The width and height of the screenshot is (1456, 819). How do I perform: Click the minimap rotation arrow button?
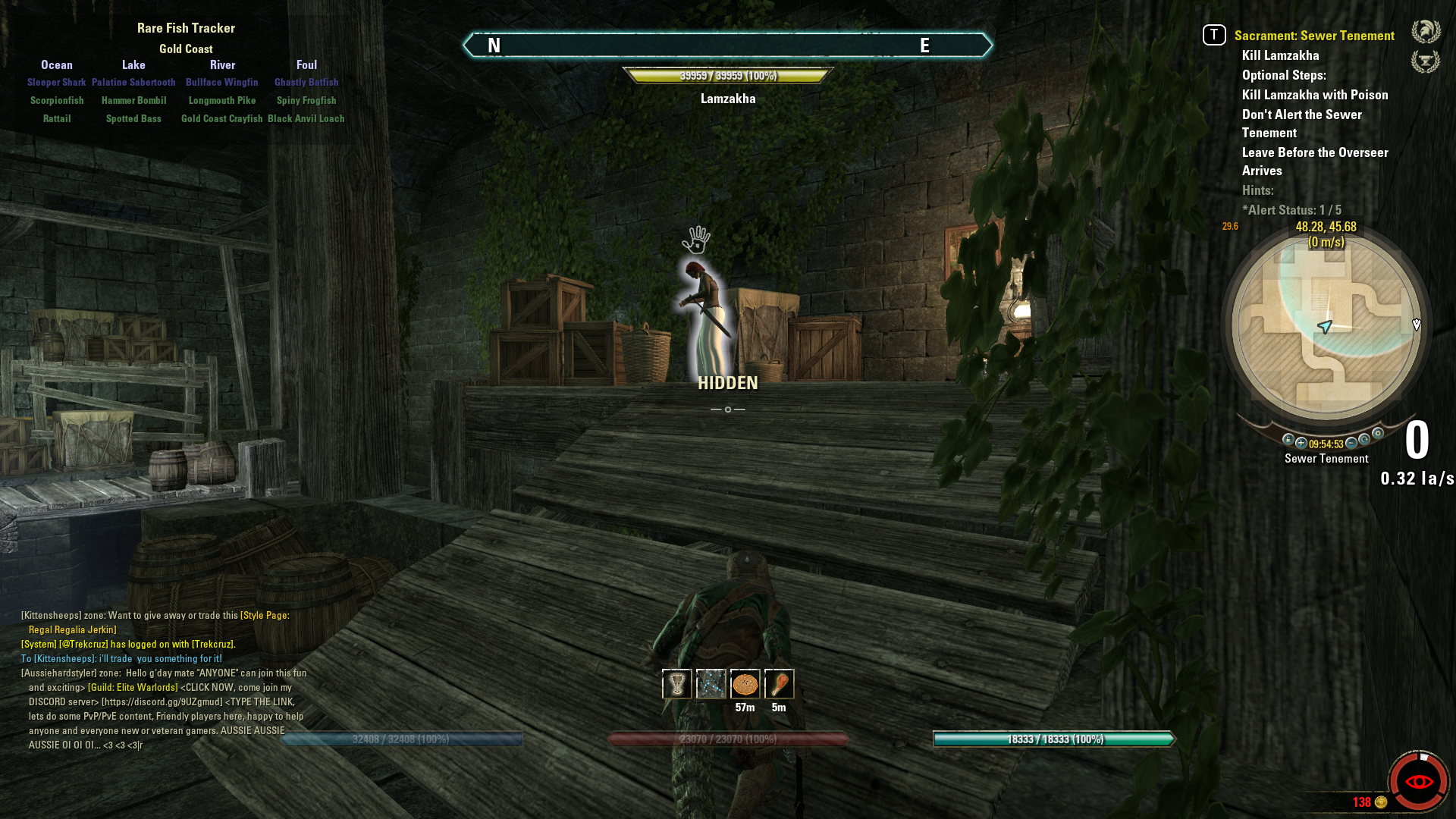pyautogui.click(x=1364, y=440)
